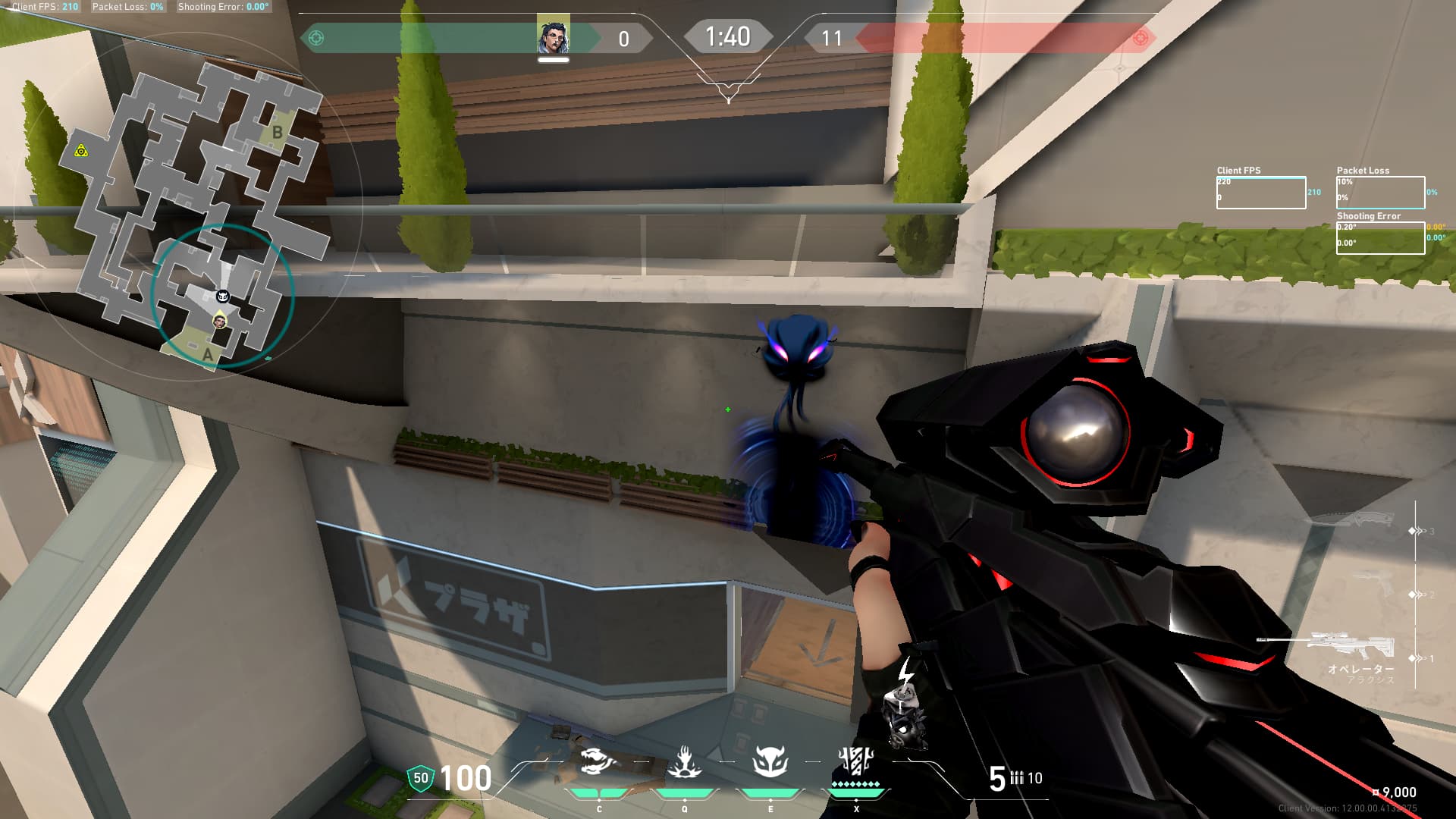1456x819 pixels.
Task: Click the Packet Loss performance graph
Action: tap(1380, 193)
